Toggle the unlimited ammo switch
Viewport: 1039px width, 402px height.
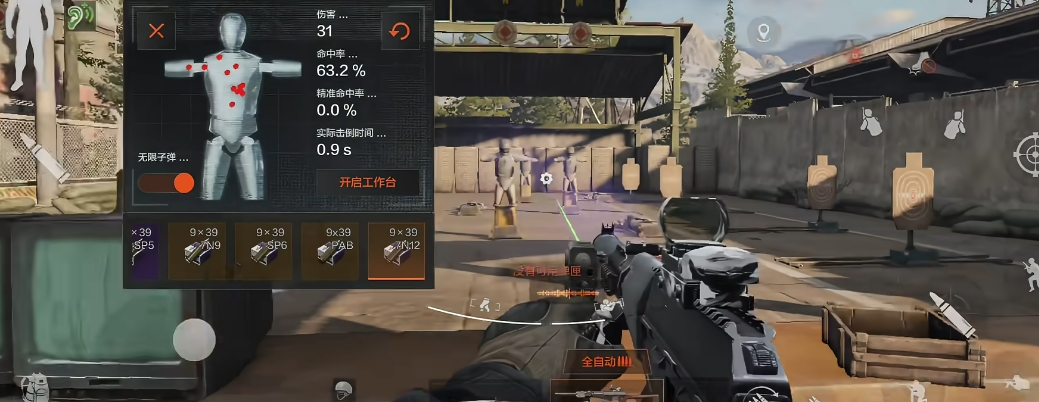[166, 182]
